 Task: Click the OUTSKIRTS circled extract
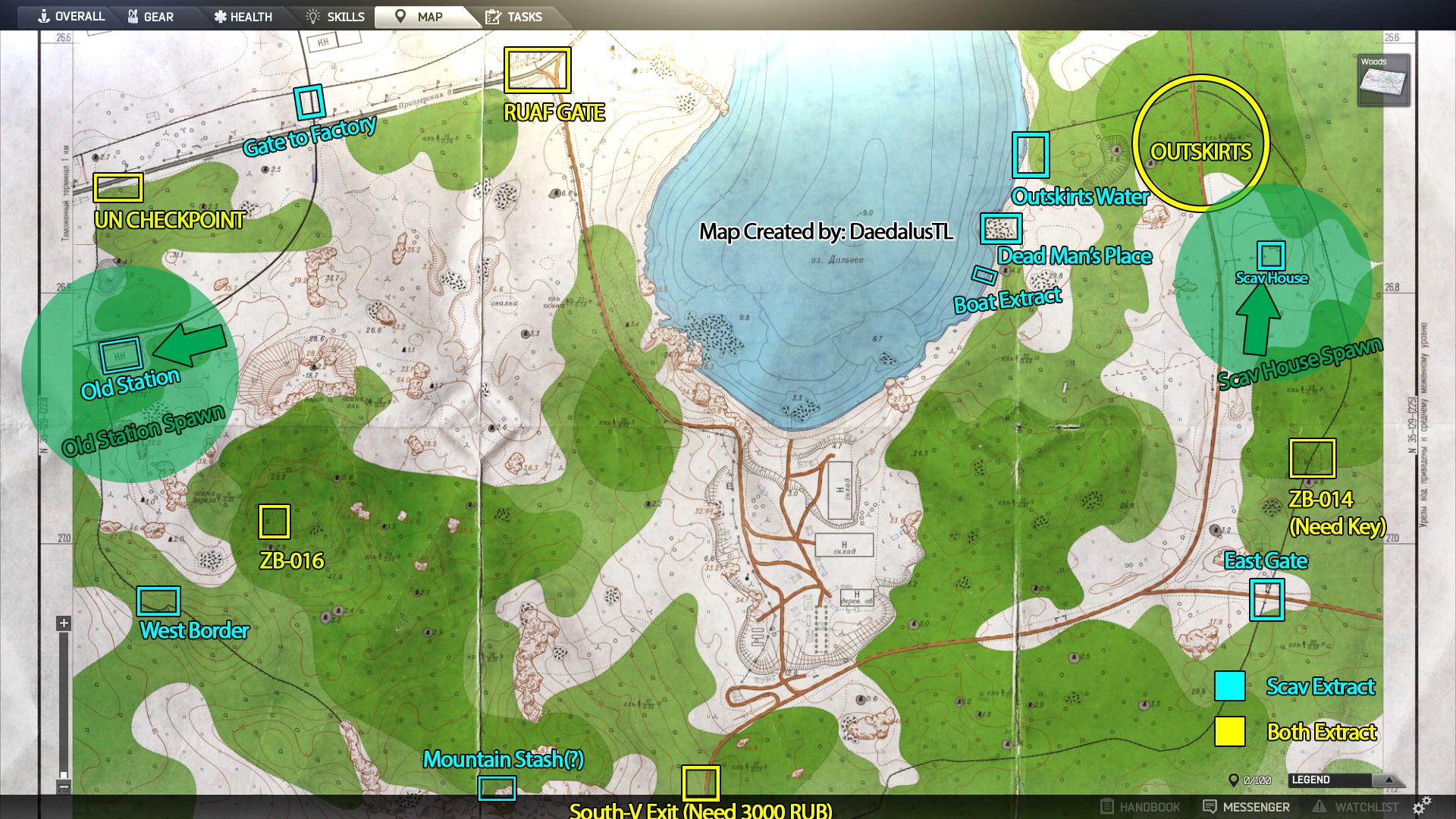(x=1202, y=149)
